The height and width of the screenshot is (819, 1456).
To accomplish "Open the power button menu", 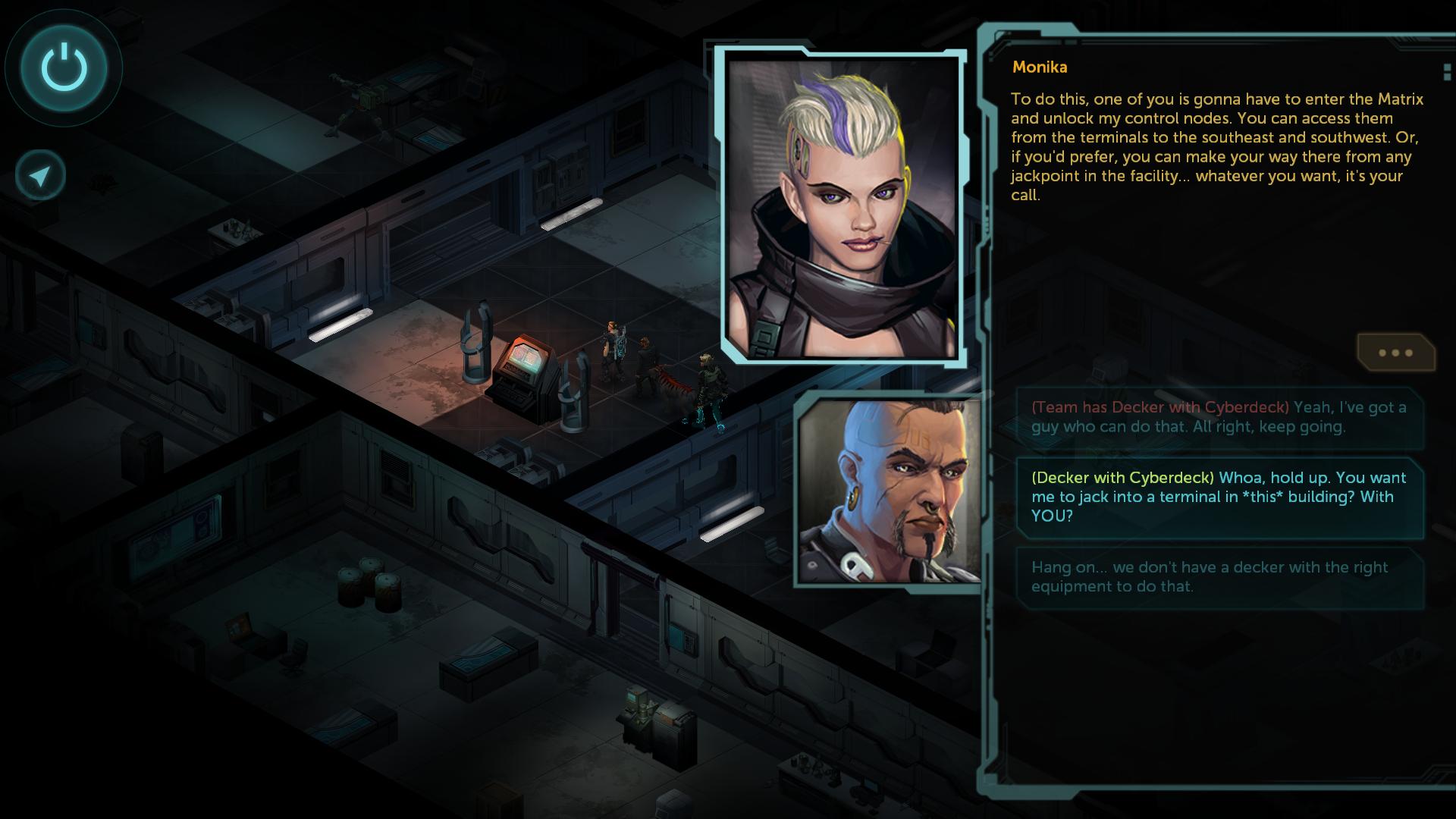I will (64, 67).
